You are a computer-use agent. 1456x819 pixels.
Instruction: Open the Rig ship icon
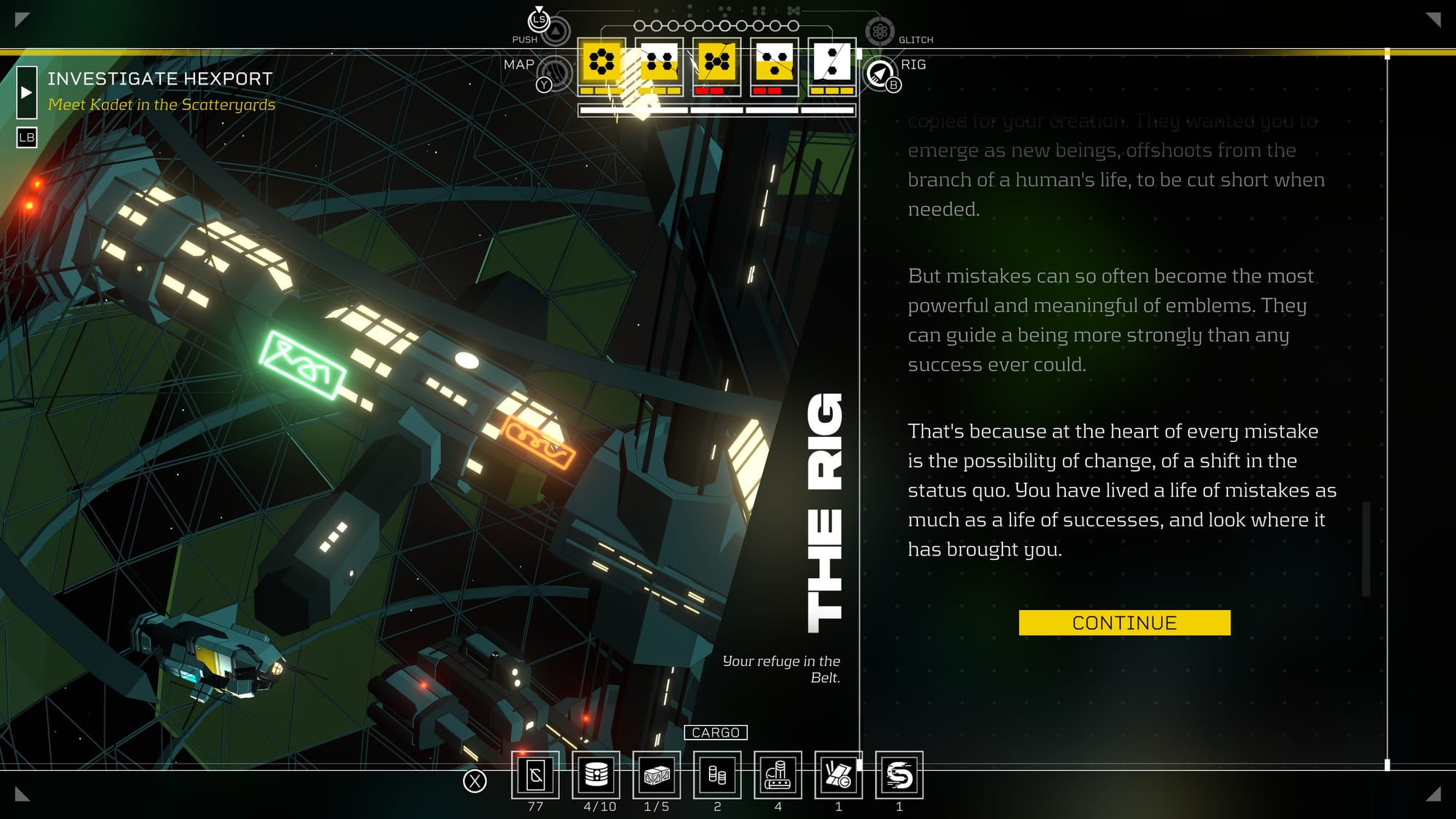(x=880, y=74)
